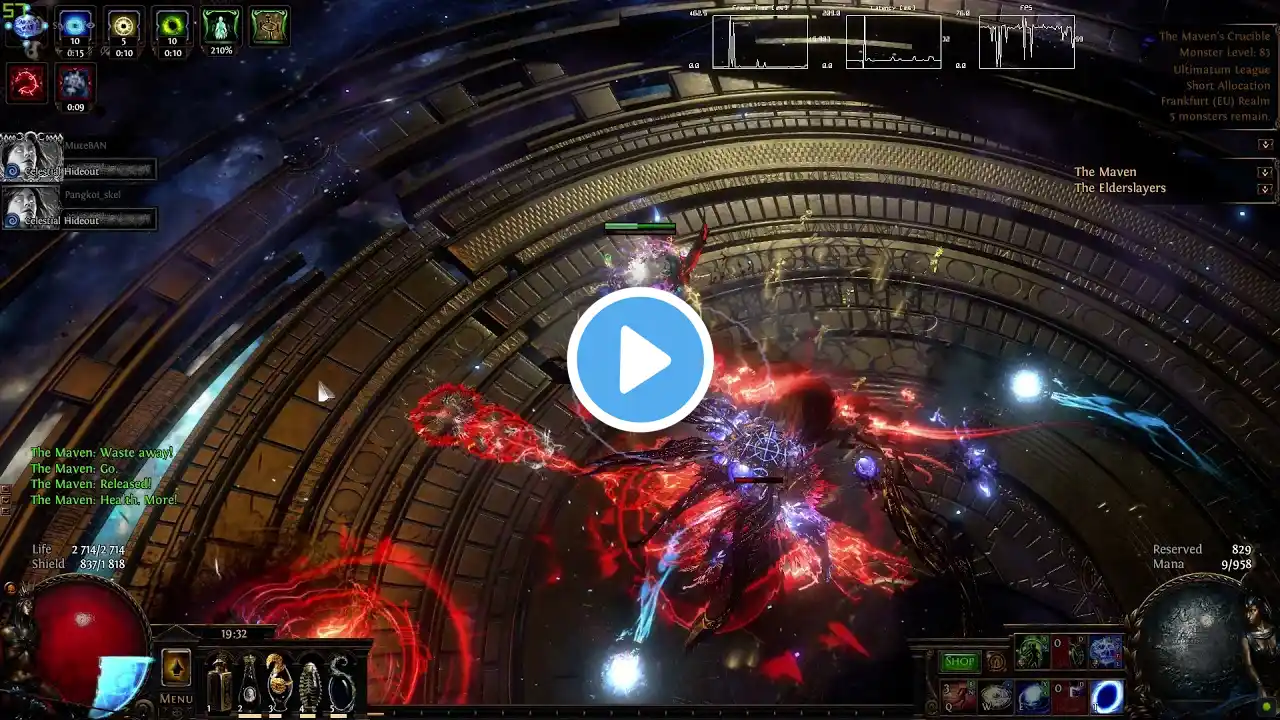The image size is (1280, 720).
Task: Use the flask in slot 2
Action: 248,683
